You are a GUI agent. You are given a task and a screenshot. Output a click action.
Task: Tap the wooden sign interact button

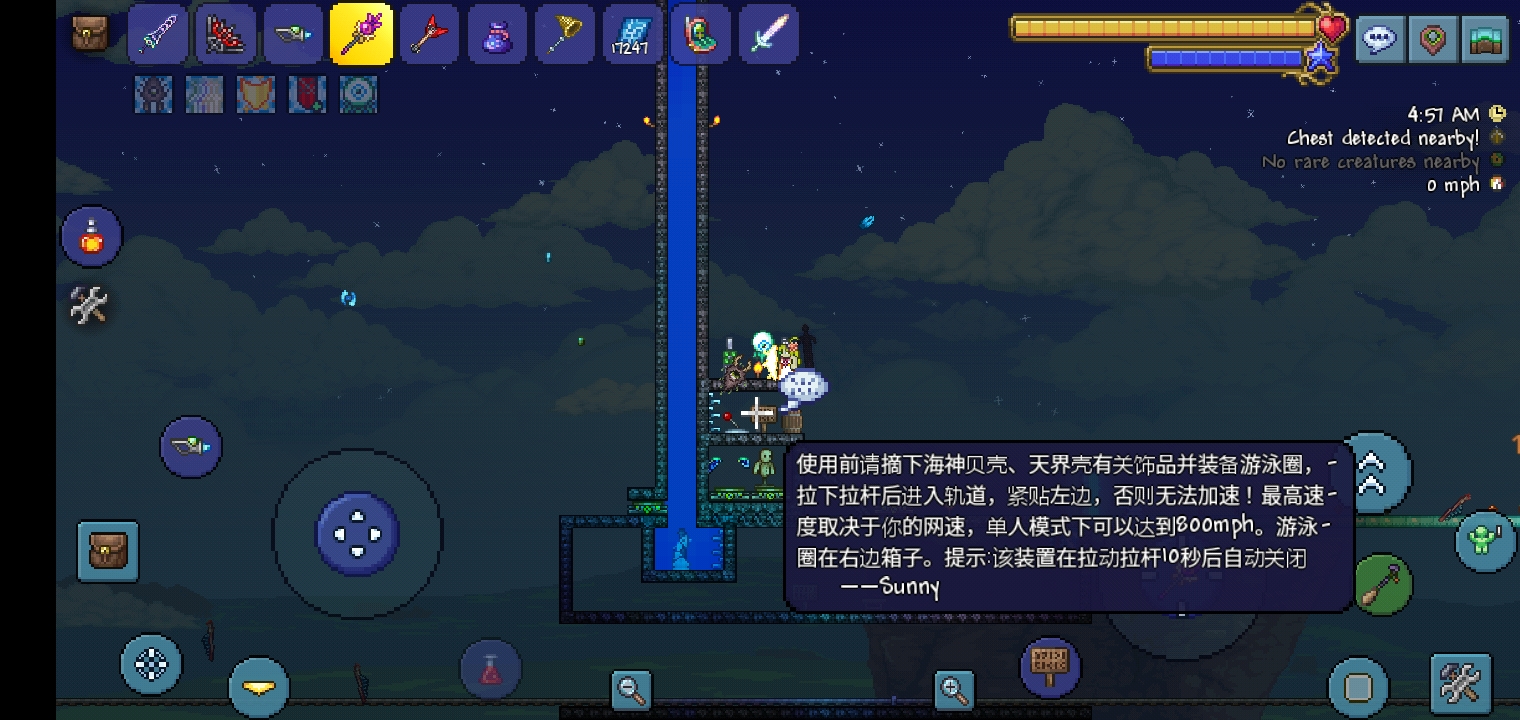click(1050, 662)
